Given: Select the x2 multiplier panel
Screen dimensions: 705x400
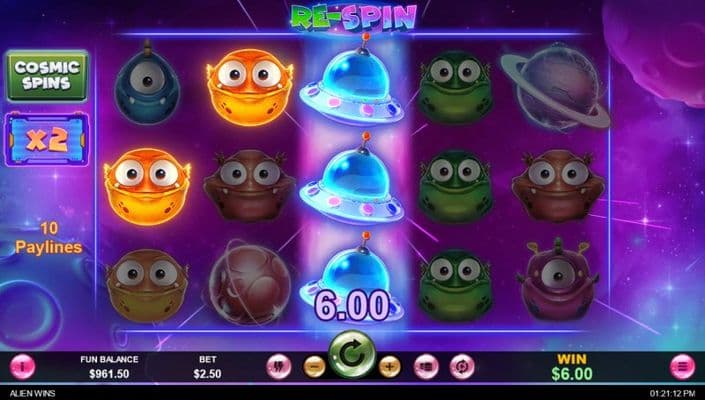Looking at the screenshot, I should click(x=47, y=138).
